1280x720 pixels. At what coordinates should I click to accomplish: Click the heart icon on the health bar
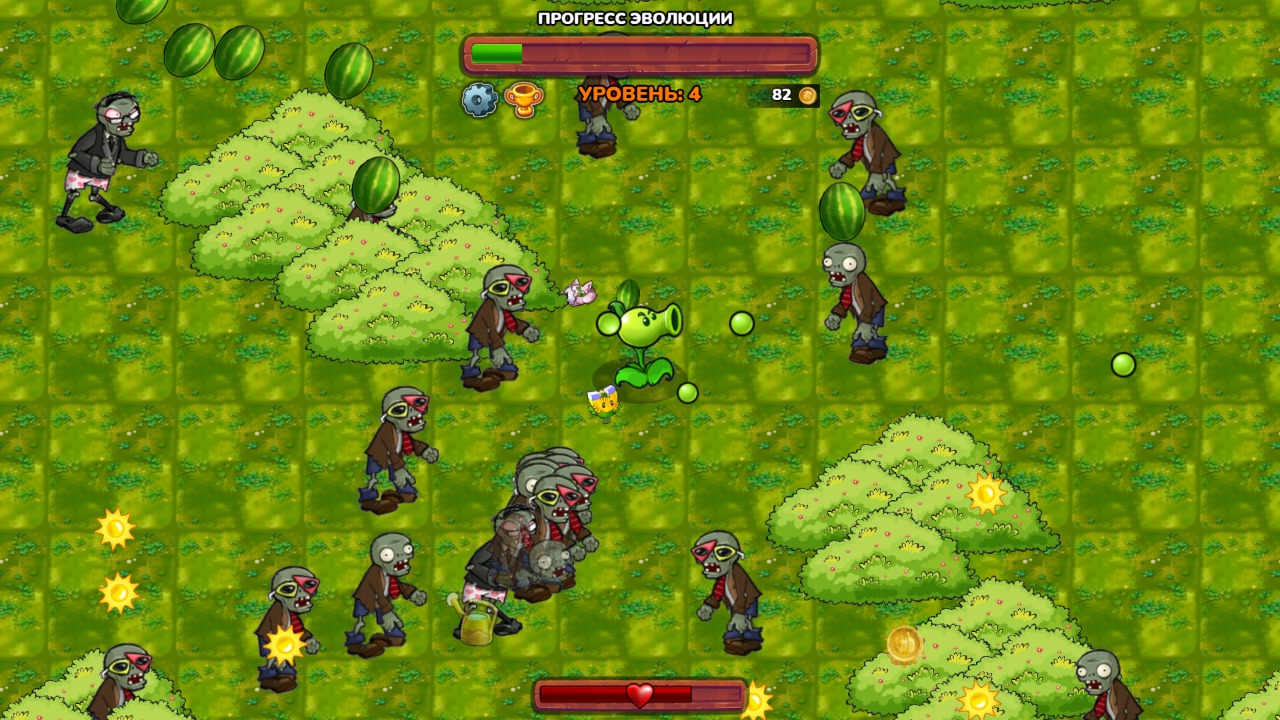point(640,693)
